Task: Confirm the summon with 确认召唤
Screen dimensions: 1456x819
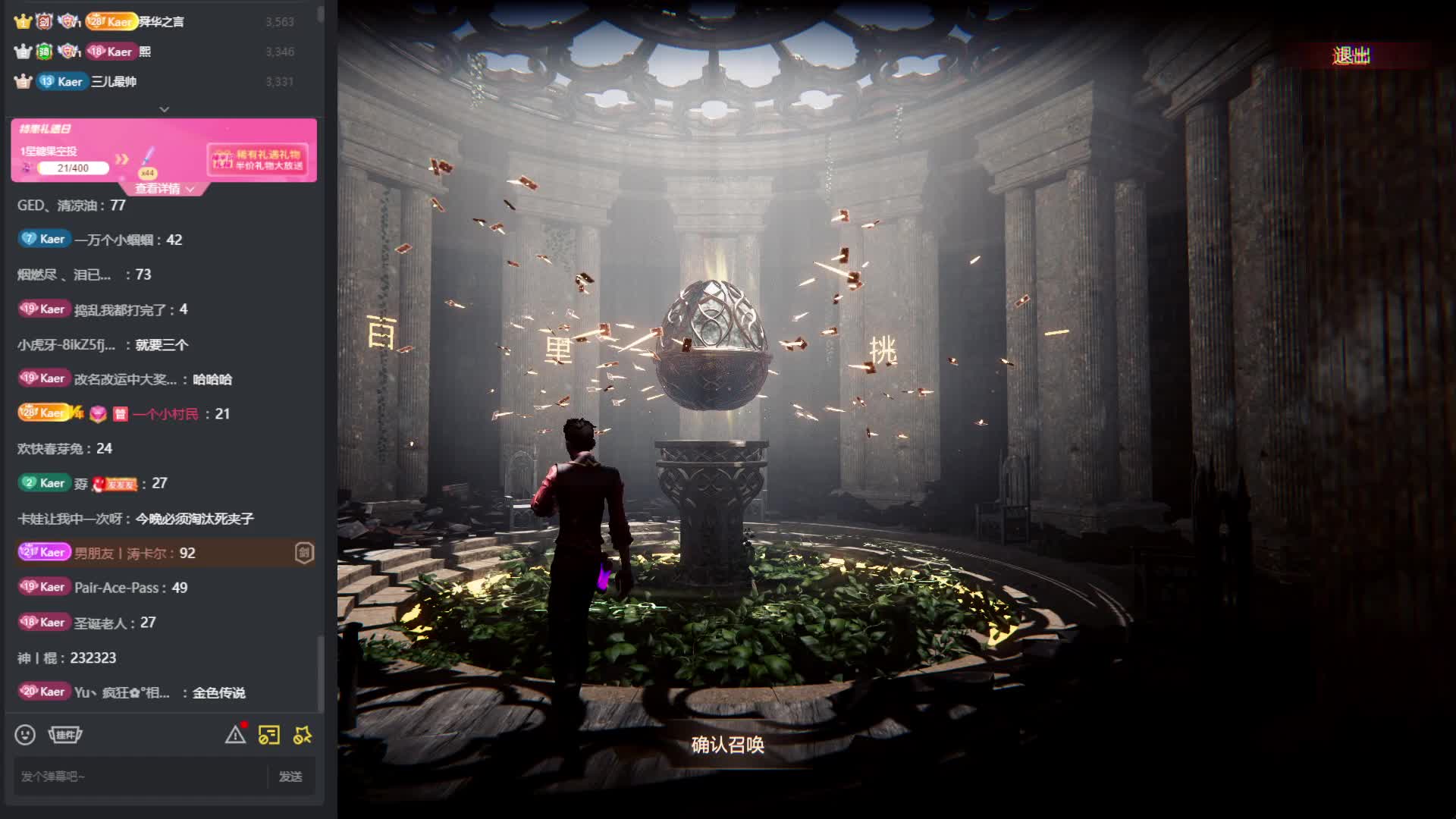Action: point(727,745)
